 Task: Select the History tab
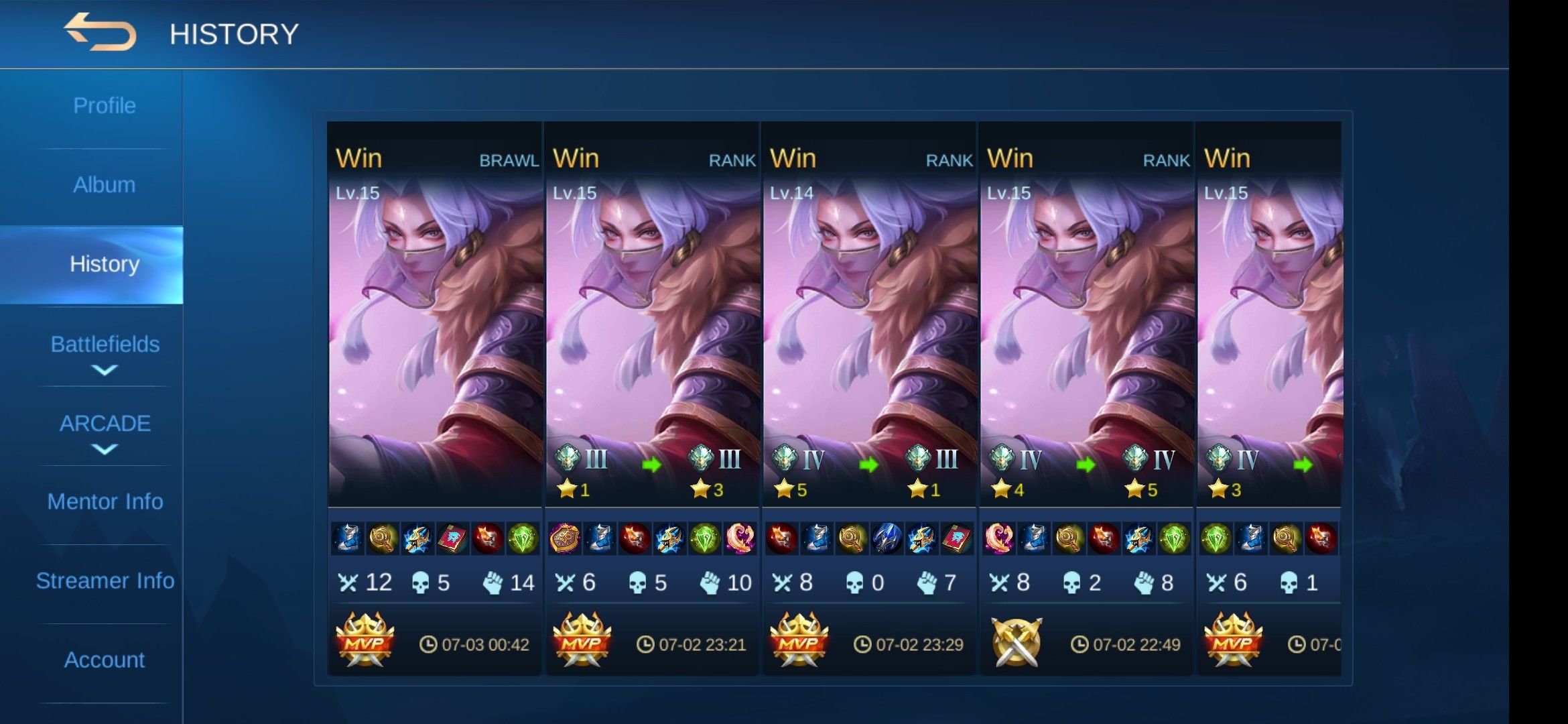(105, 264)
